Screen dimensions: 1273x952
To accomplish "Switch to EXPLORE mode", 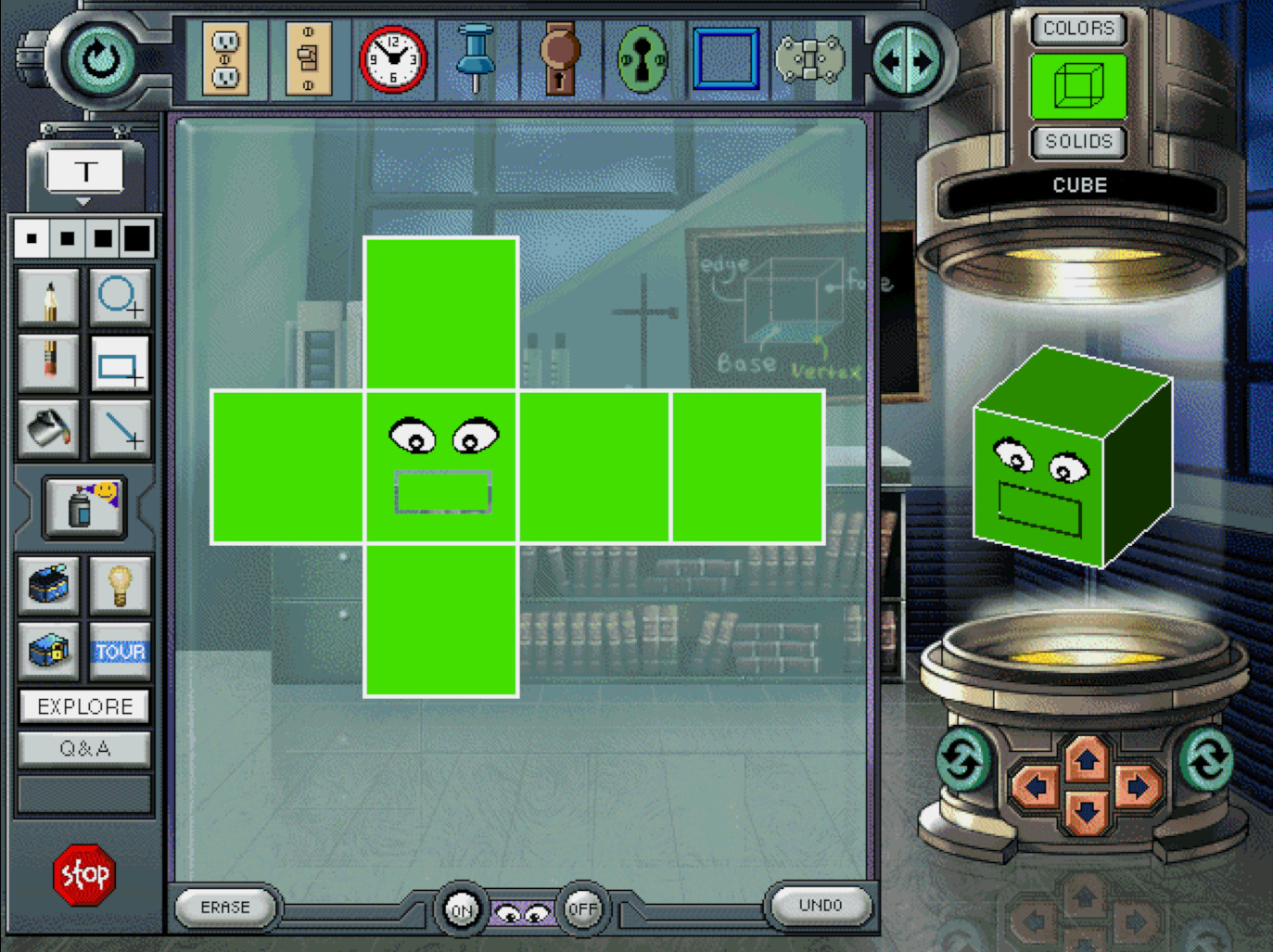I will [84, 706].
